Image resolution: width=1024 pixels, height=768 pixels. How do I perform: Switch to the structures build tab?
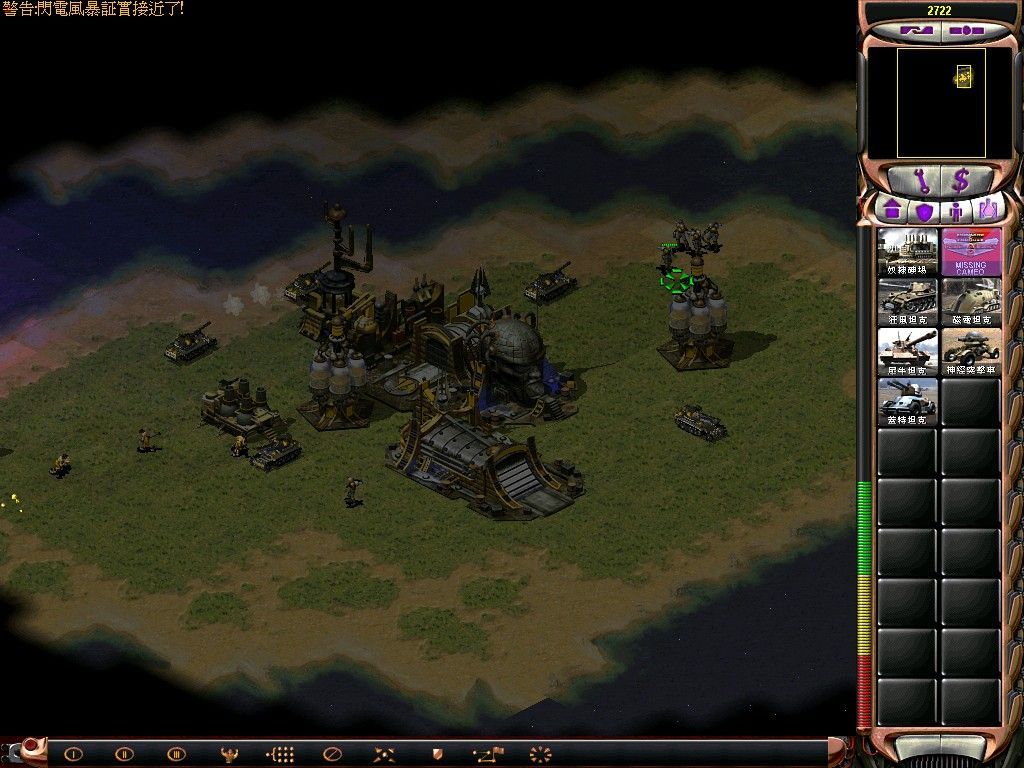point(892,211)
